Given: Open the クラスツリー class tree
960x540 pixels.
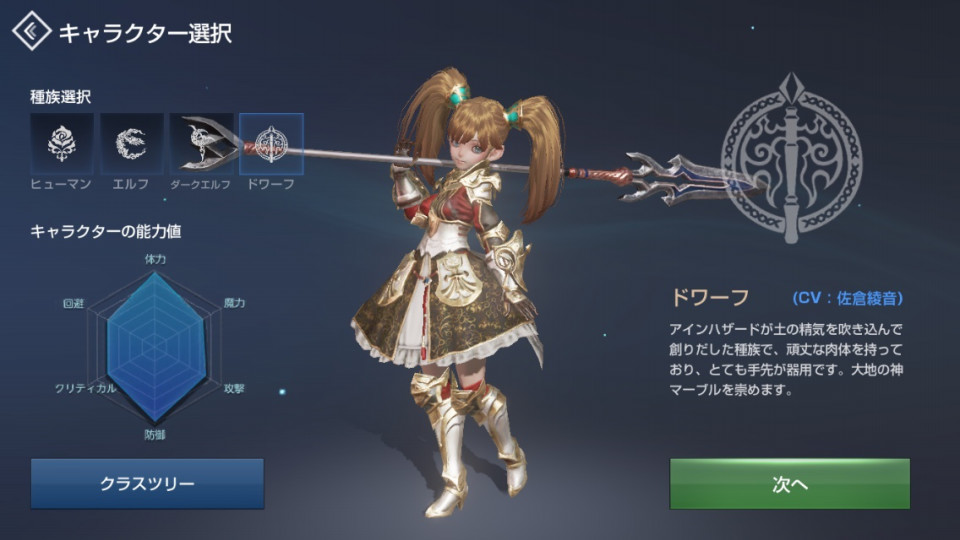Looking at the screenshot, I should click(x=147, y=484).
